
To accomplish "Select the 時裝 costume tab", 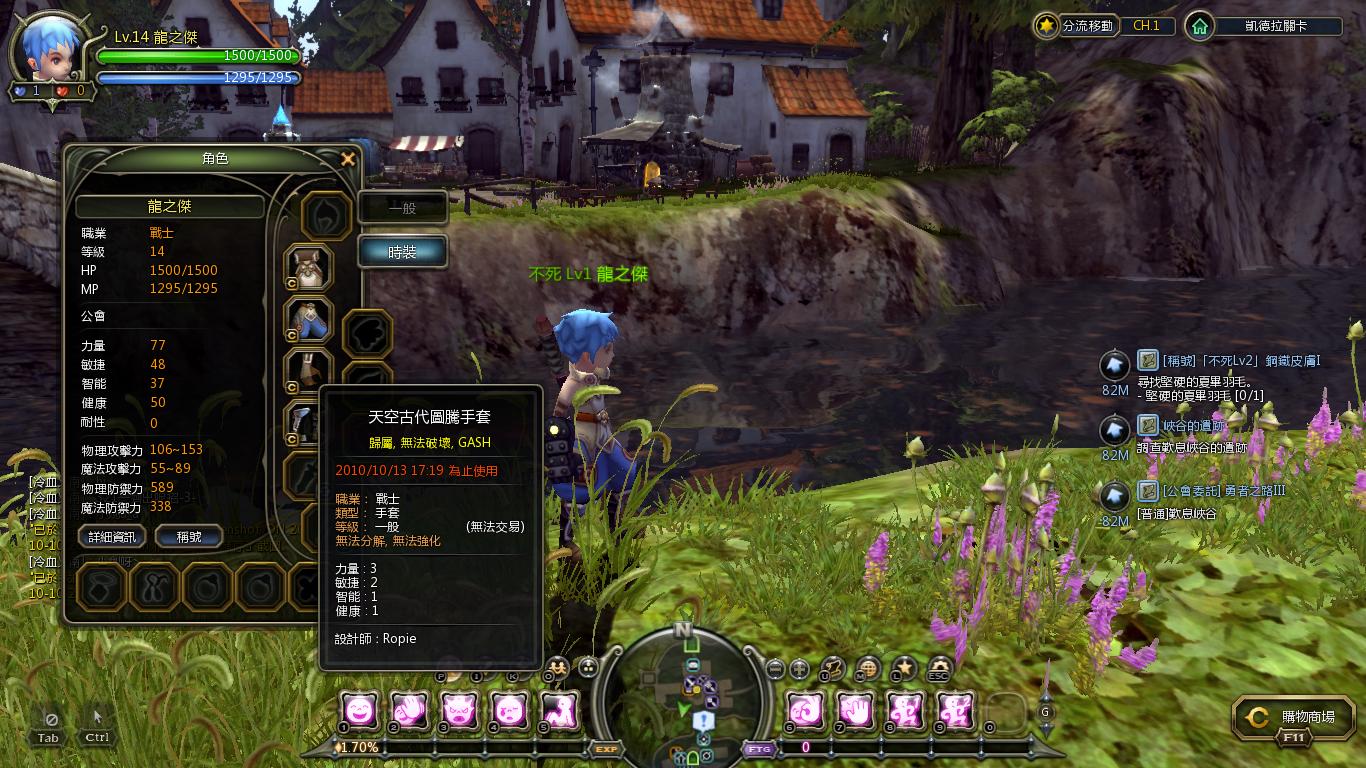I will point(402,252).
